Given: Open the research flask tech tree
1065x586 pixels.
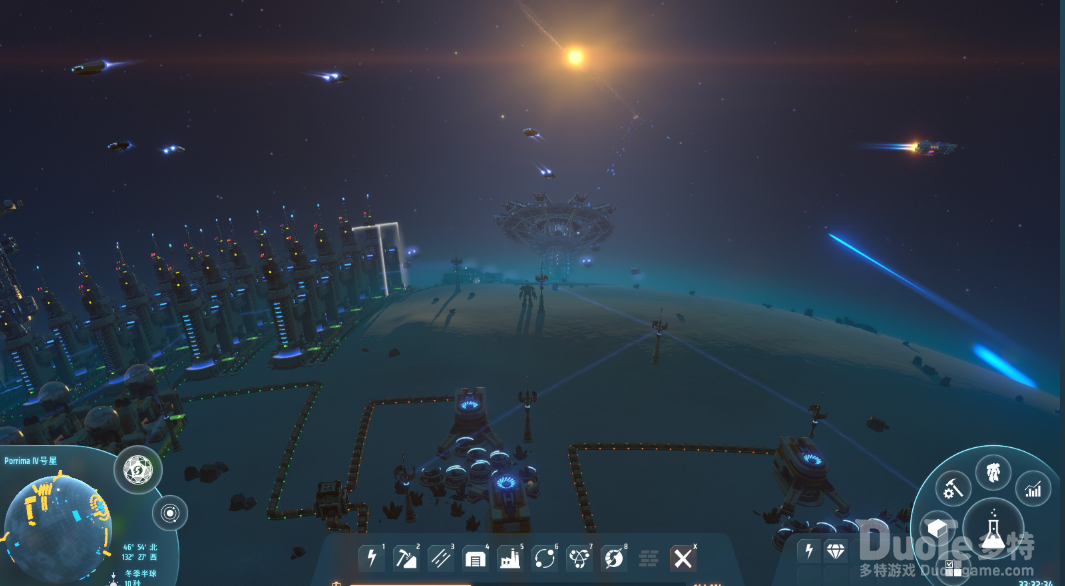Looking at the screenshot, I should point(993,524).
